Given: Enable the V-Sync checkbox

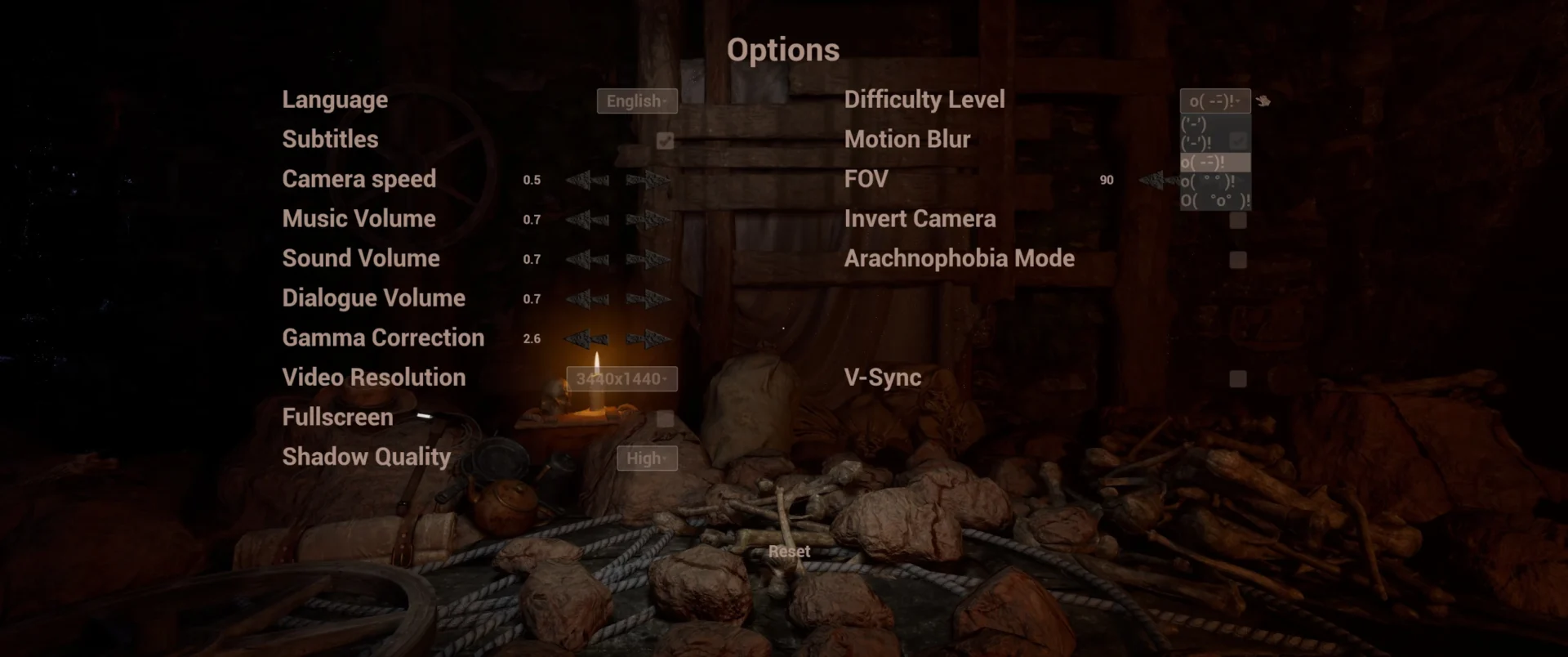Looking at the screenshot, I should click(1238, 378).
